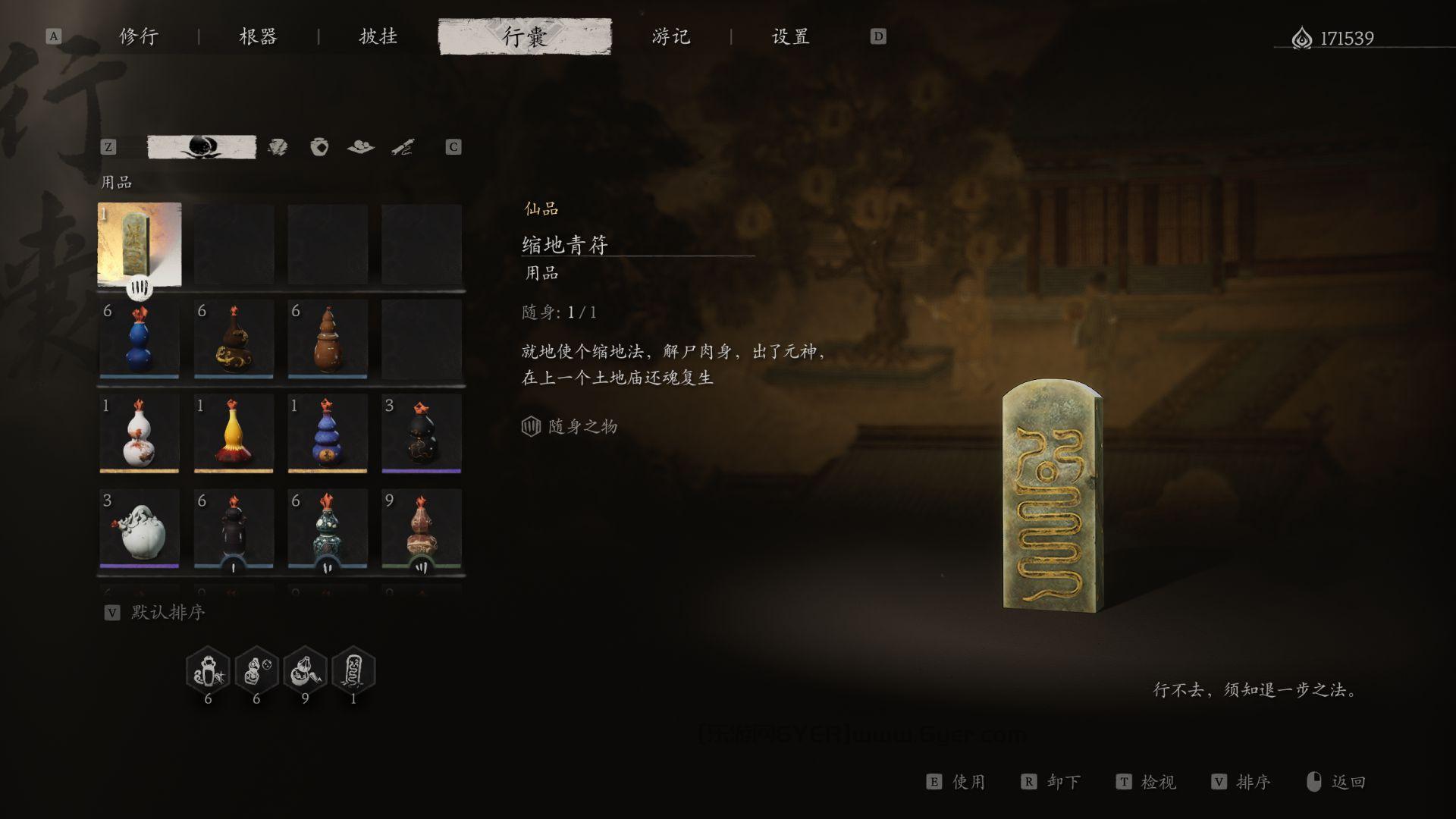Open the materials category icon
The width and height of the screenshot is (1456, 819).
279,147
